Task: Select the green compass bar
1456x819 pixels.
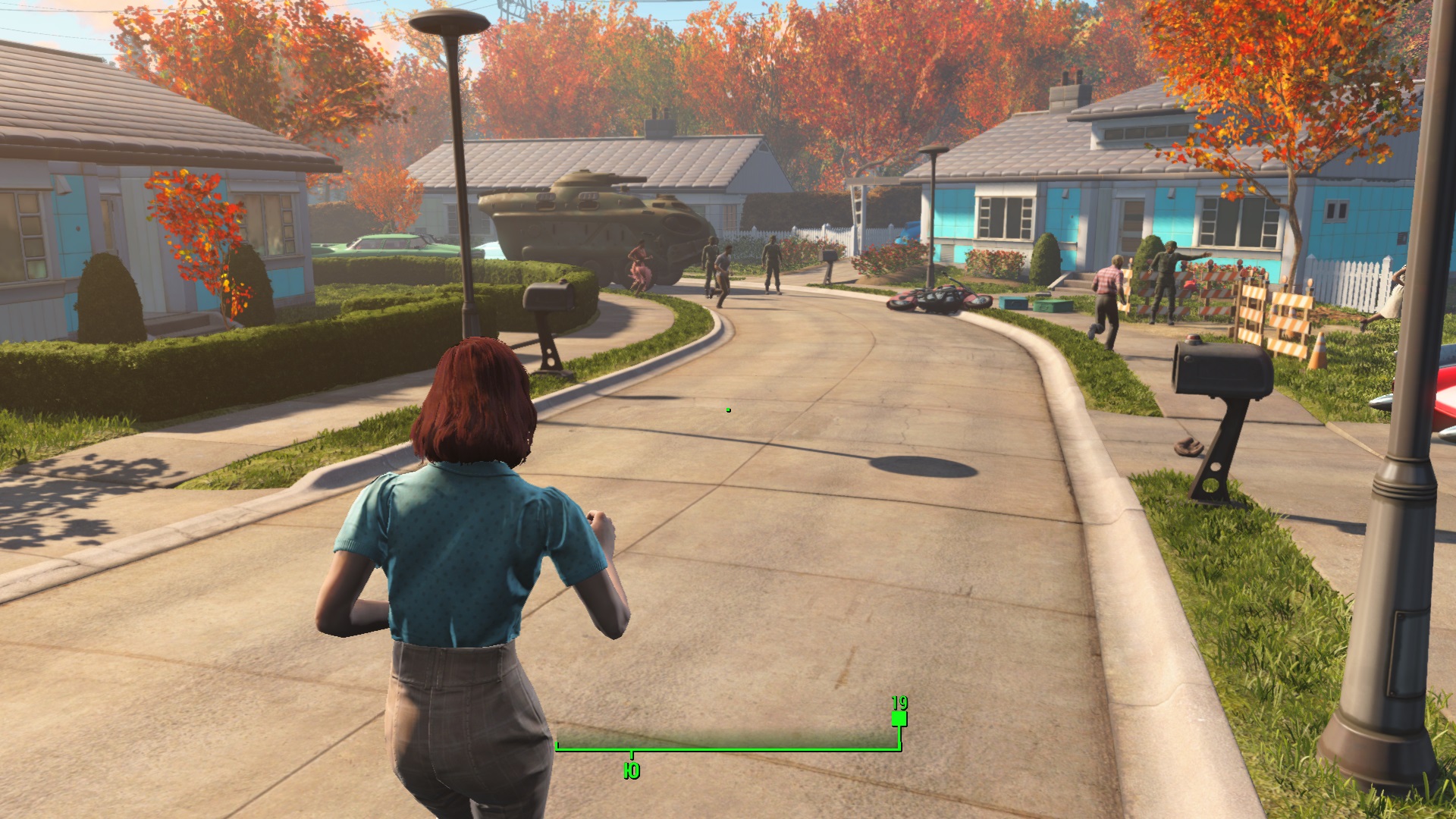Action: (x=728, y=748)
